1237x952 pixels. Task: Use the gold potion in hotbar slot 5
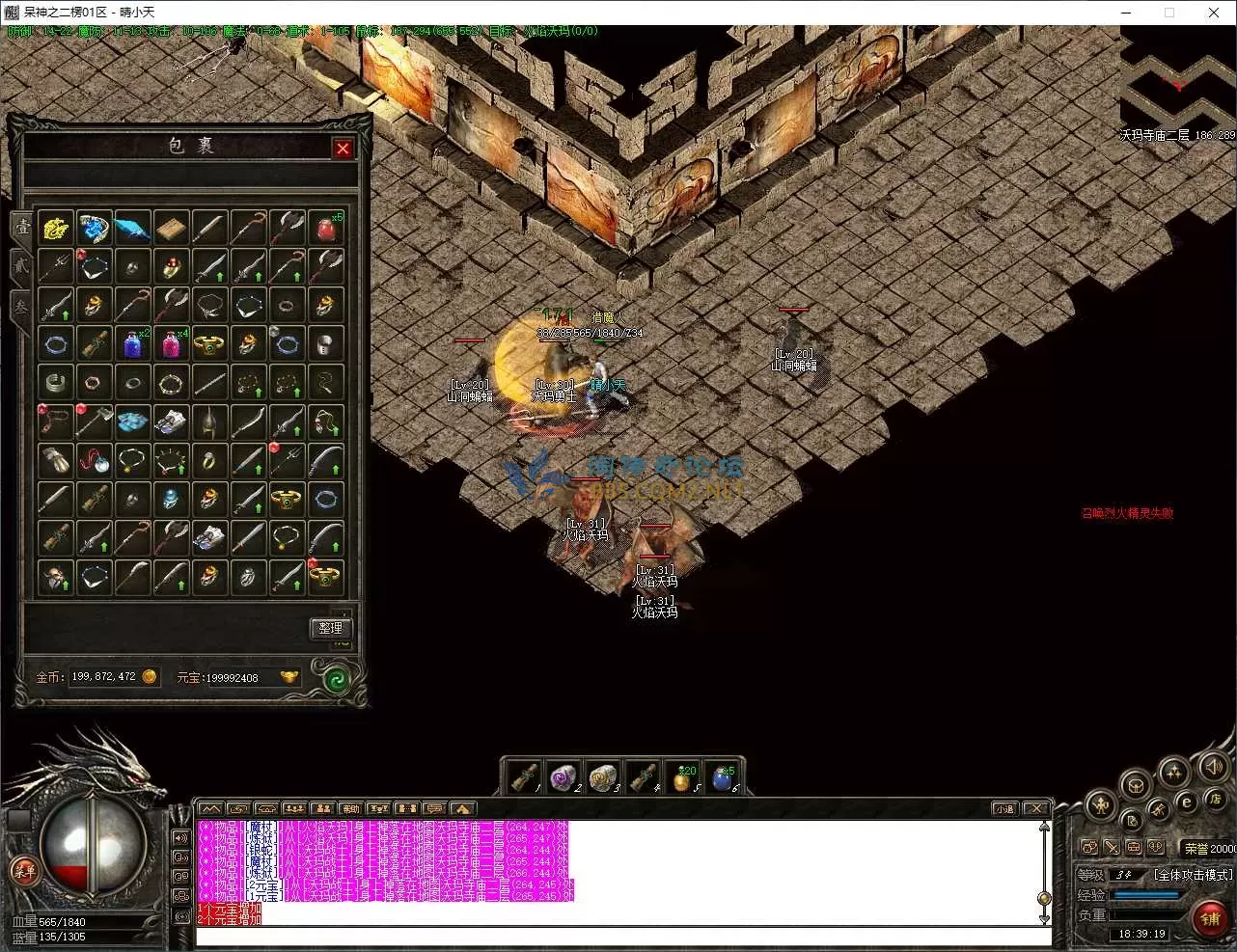[x=681, y=776]
